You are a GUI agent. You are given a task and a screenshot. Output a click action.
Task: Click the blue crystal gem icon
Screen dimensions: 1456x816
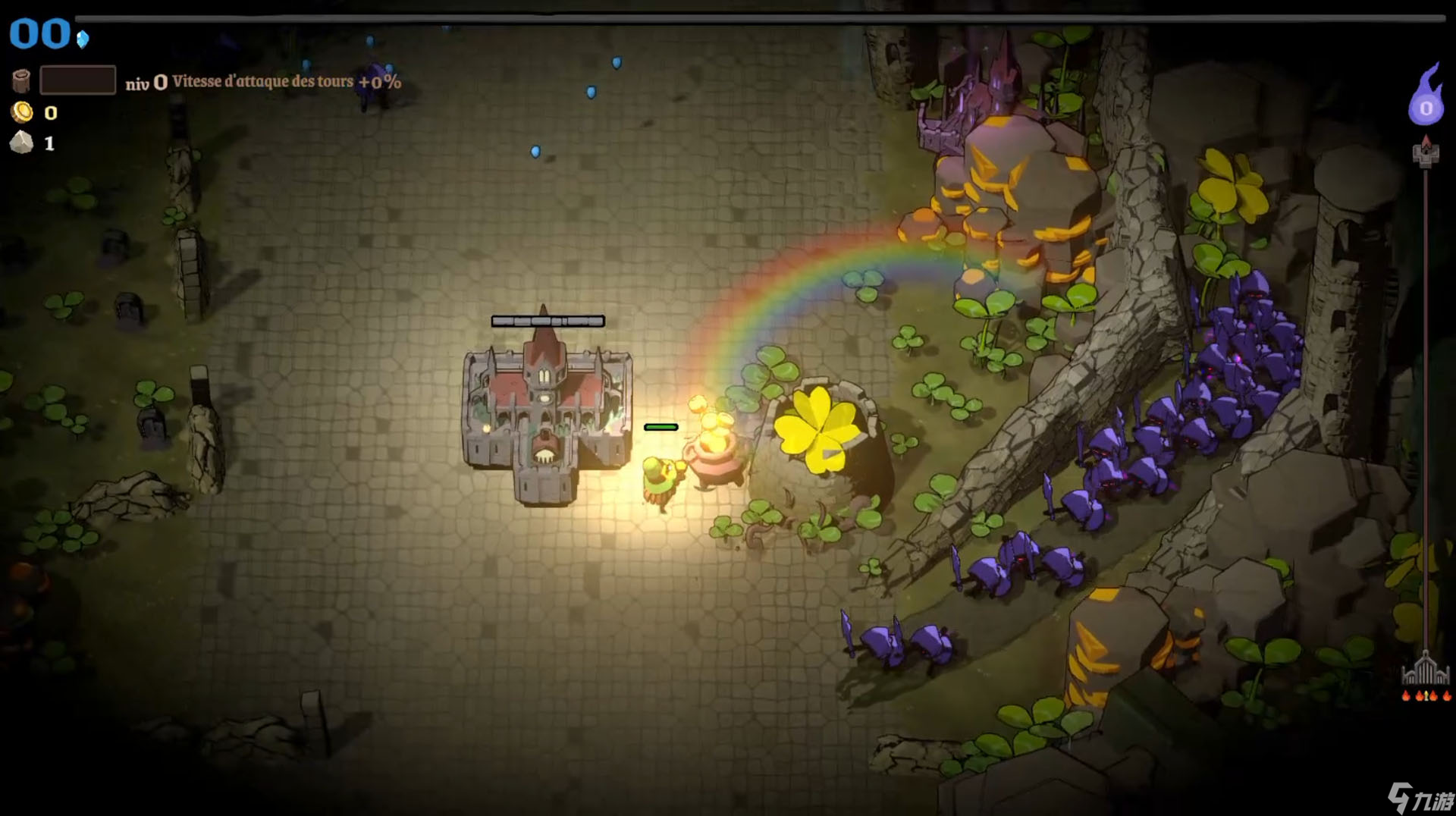[83, 39]
